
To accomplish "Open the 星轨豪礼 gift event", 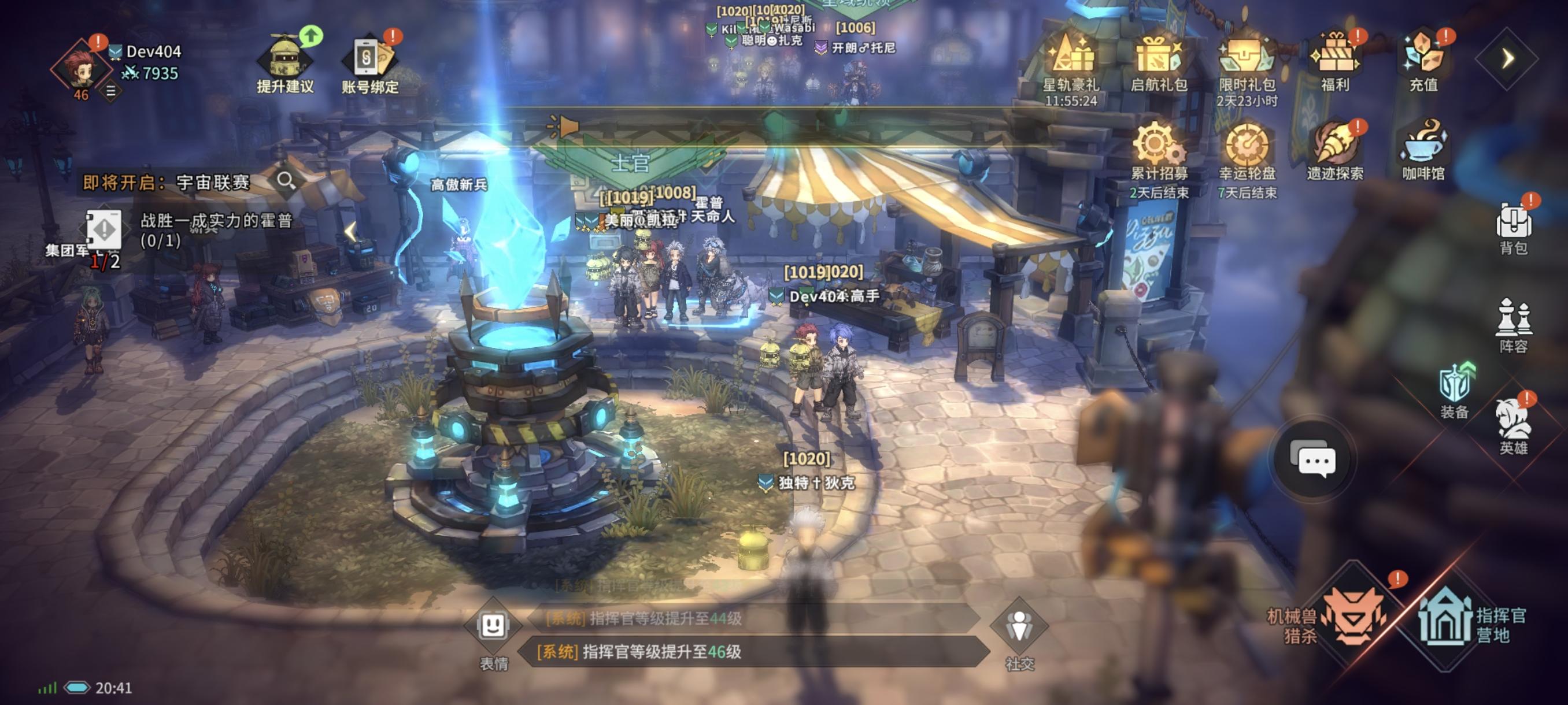I will click(x=1071, y=60).
